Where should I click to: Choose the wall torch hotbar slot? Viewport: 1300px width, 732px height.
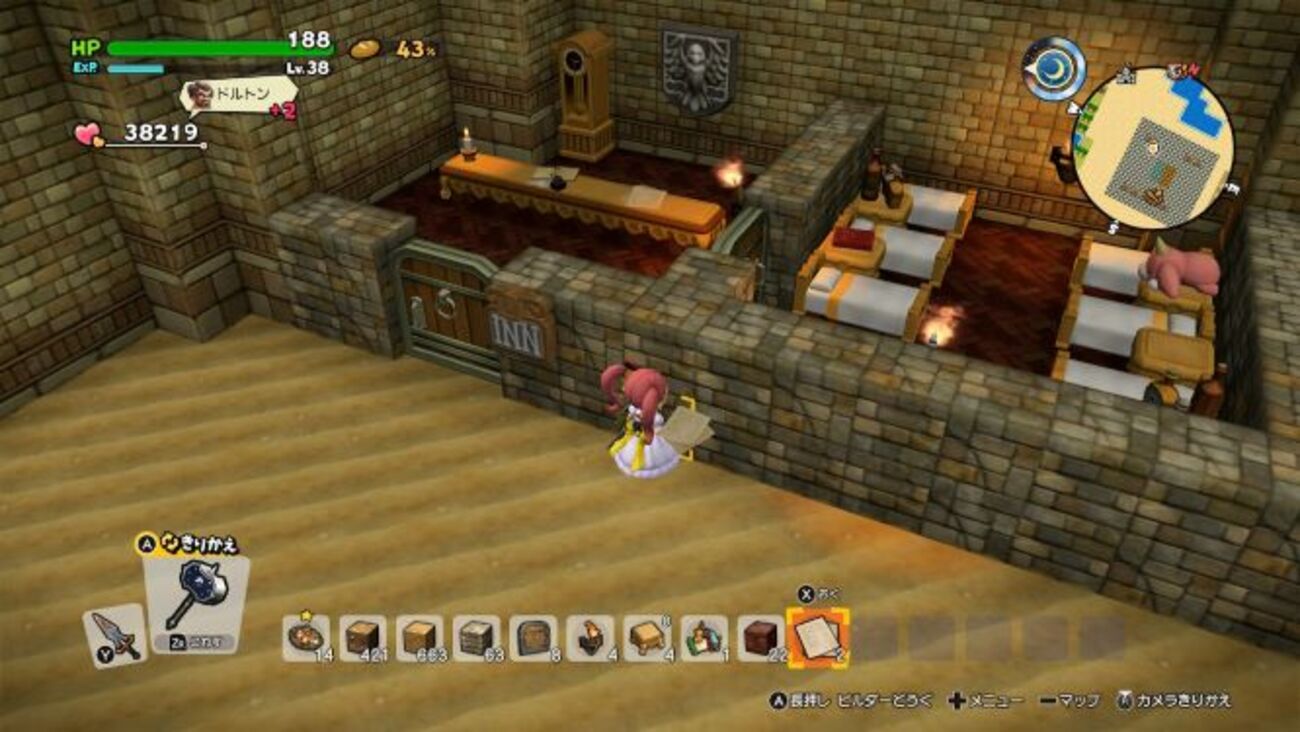(590, 637)
